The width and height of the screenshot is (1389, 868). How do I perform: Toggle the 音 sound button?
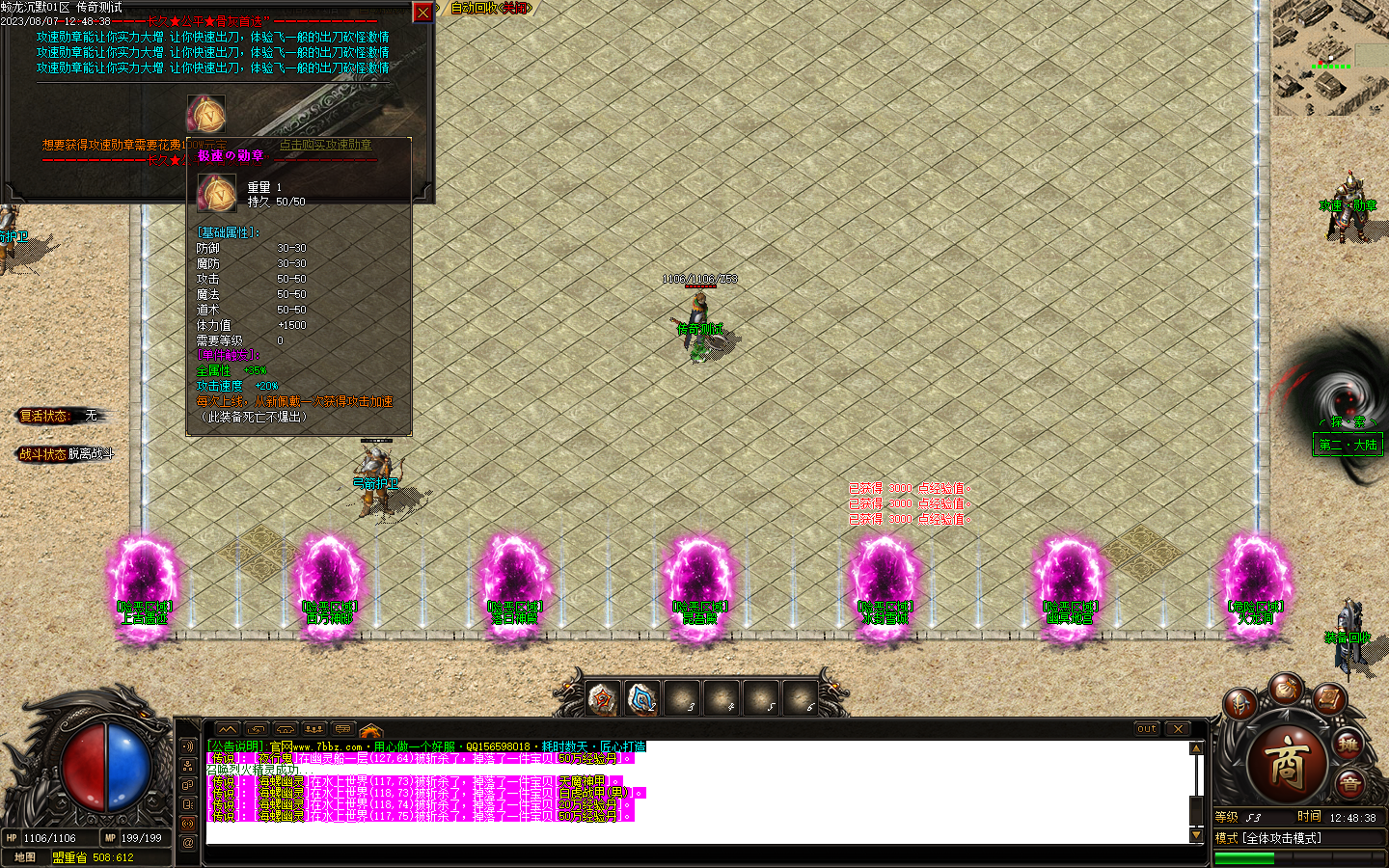point(1352,783)
